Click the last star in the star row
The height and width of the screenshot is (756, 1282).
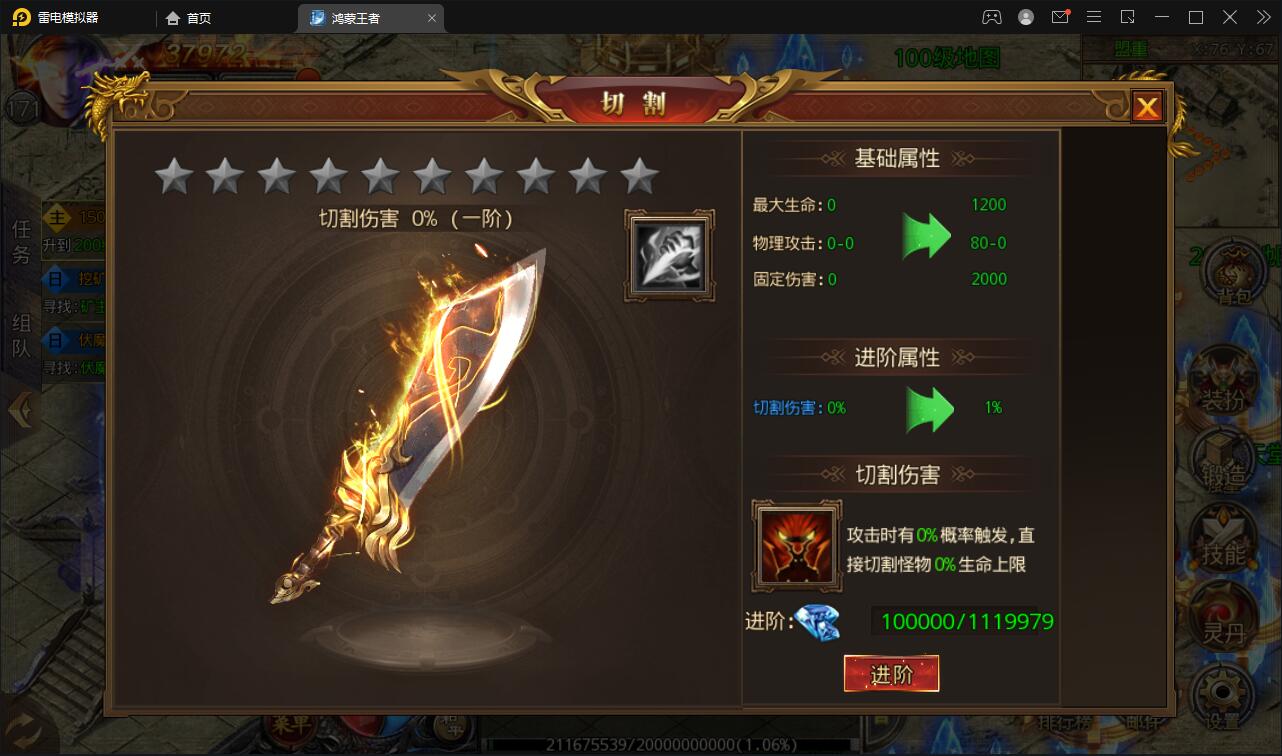(640, 174)
